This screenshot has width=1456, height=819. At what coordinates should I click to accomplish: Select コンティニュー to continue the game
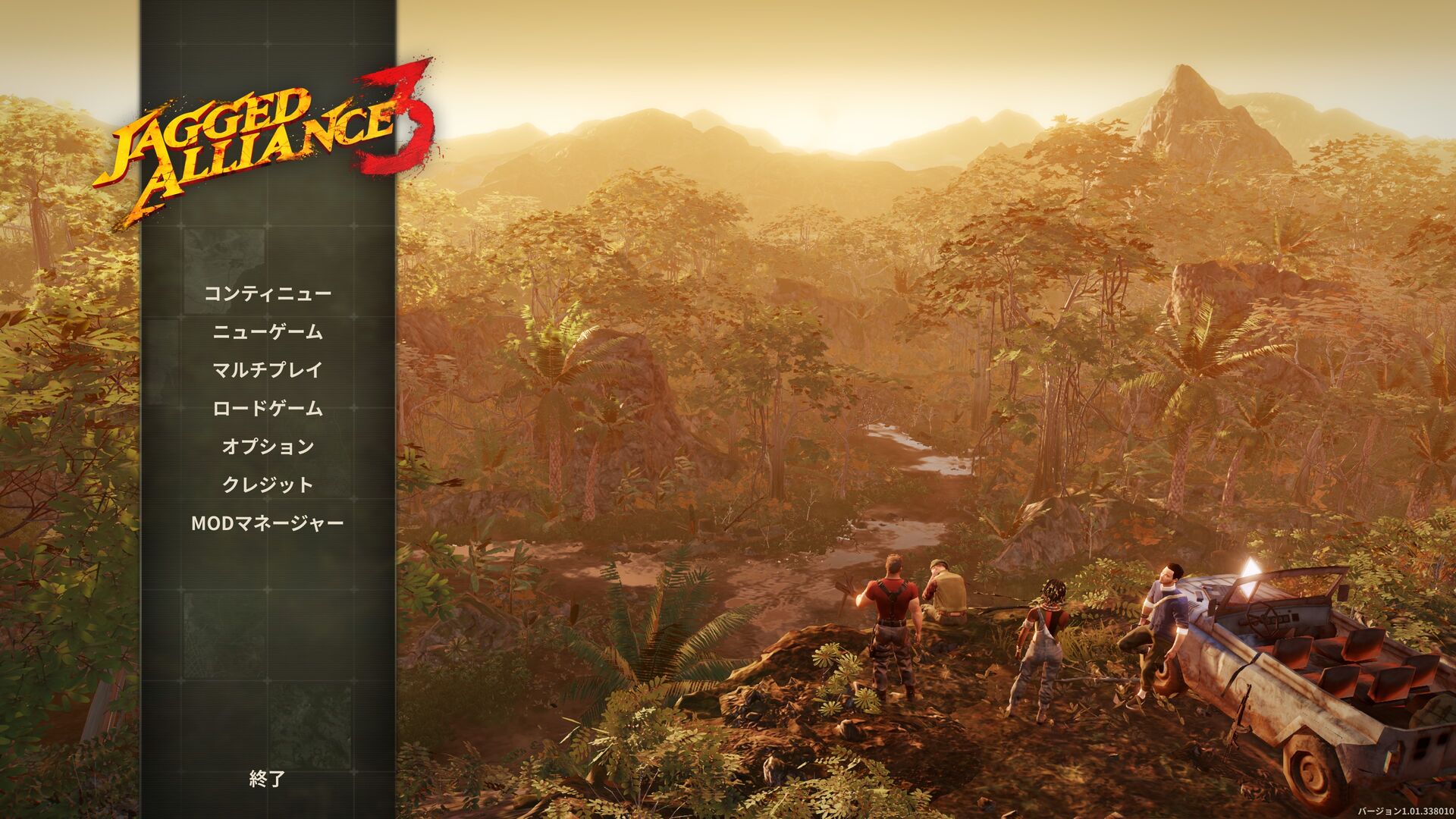tap(268, 294)
